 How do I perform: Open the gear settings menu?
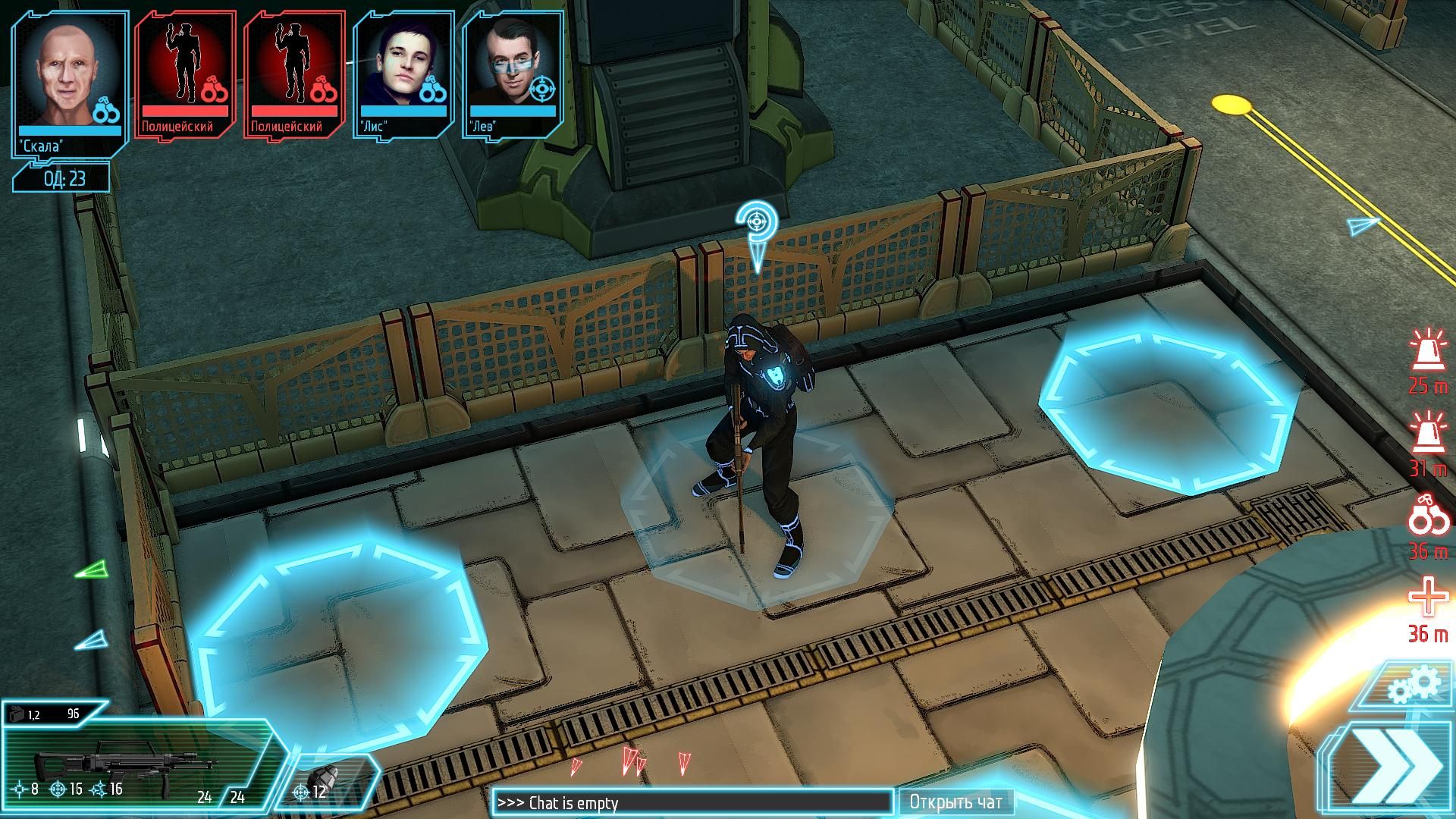[1414, 686]
